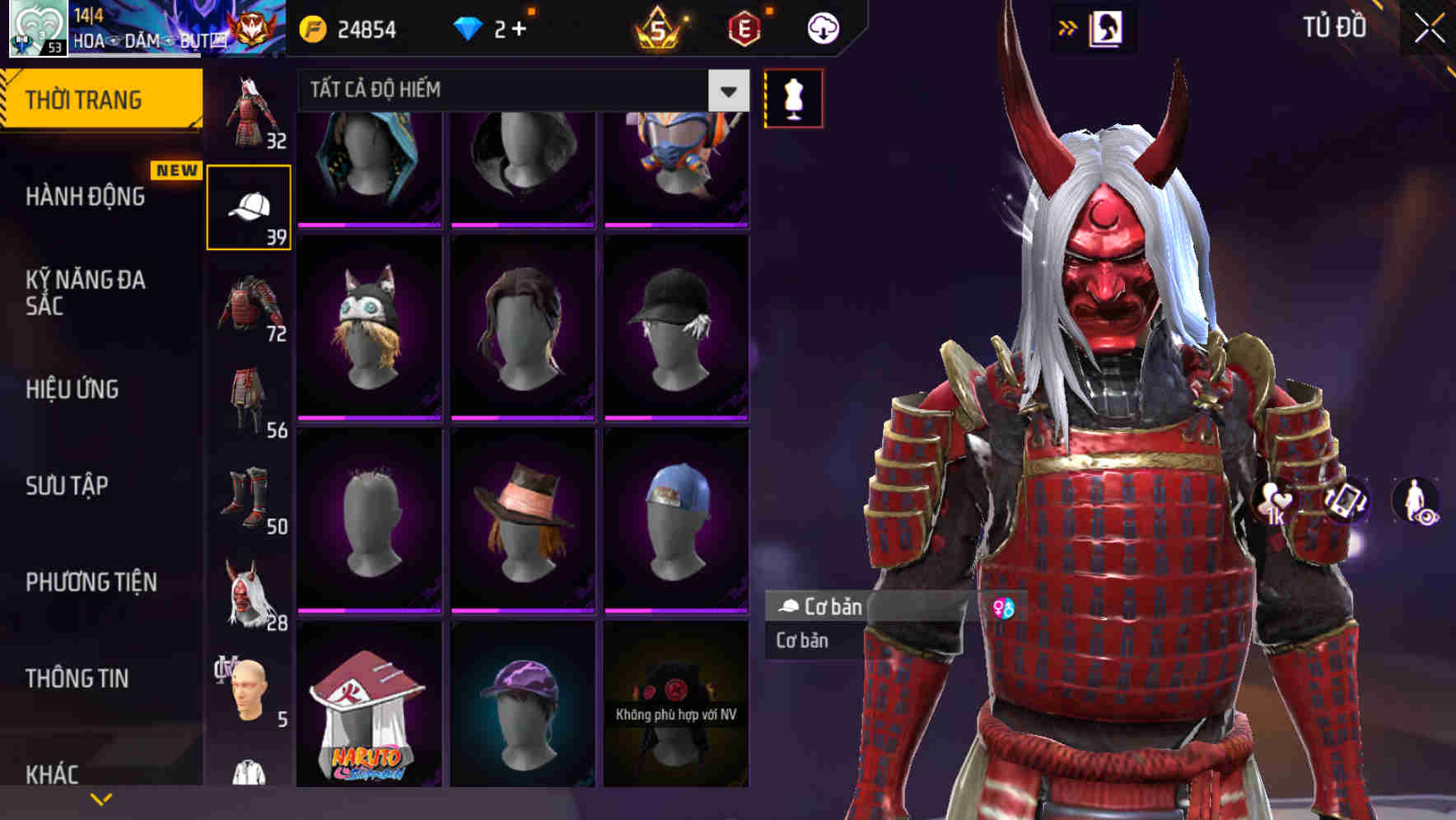Open the boots category icon
1456x820 pixels.
[249, 498]
